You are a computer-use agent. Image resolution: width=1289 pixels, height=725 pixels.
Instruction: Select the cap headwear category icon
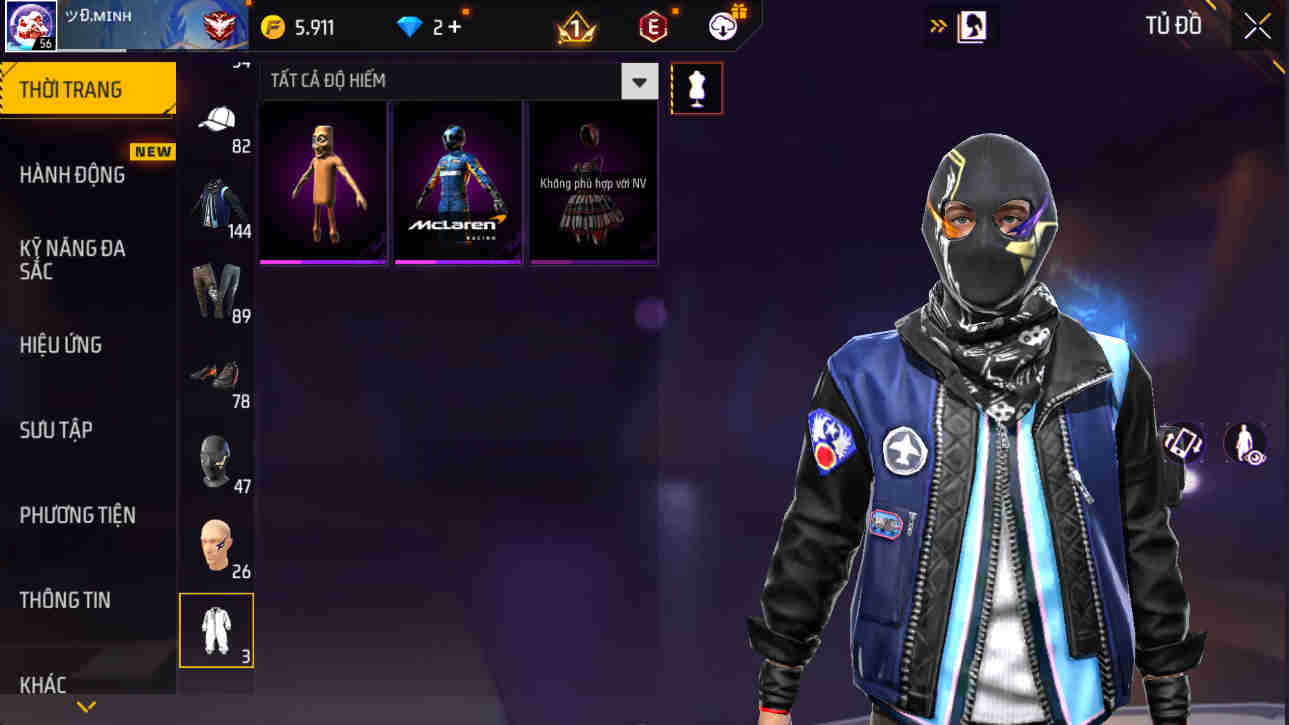216,118
